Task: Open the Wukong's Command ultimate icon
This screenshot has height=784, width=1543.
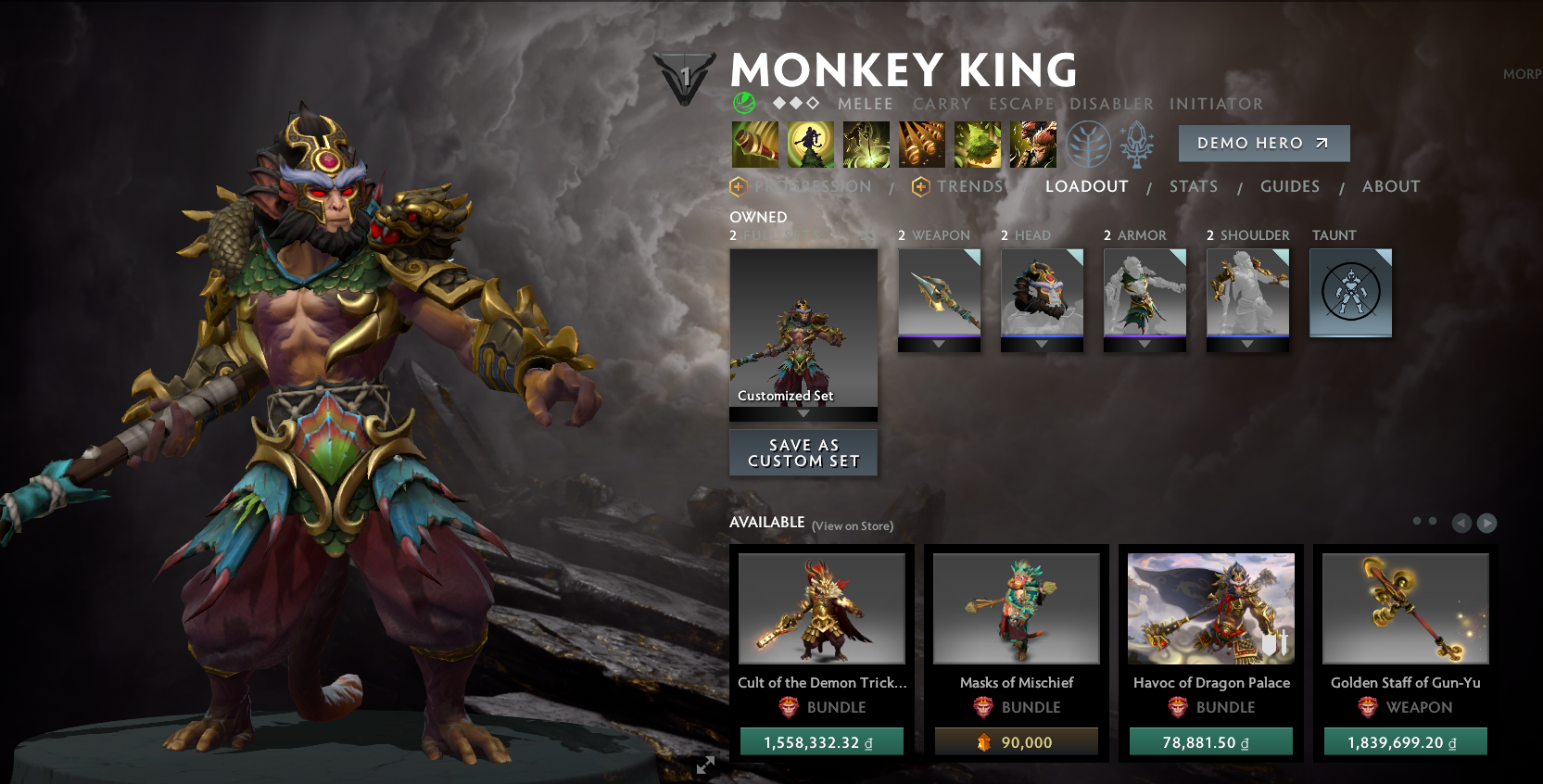Action: (1032, 145)
